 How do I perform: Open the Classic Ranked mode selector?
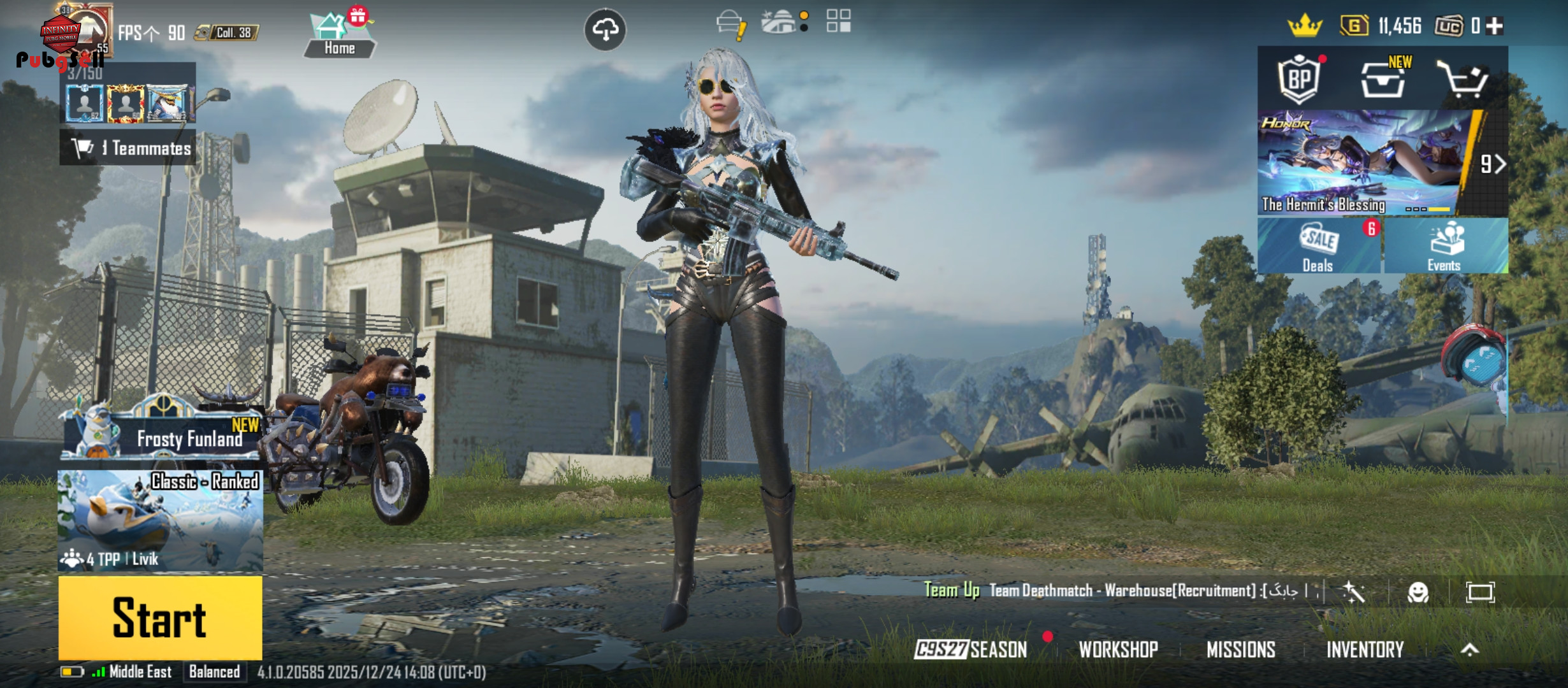tap(160, 520)
